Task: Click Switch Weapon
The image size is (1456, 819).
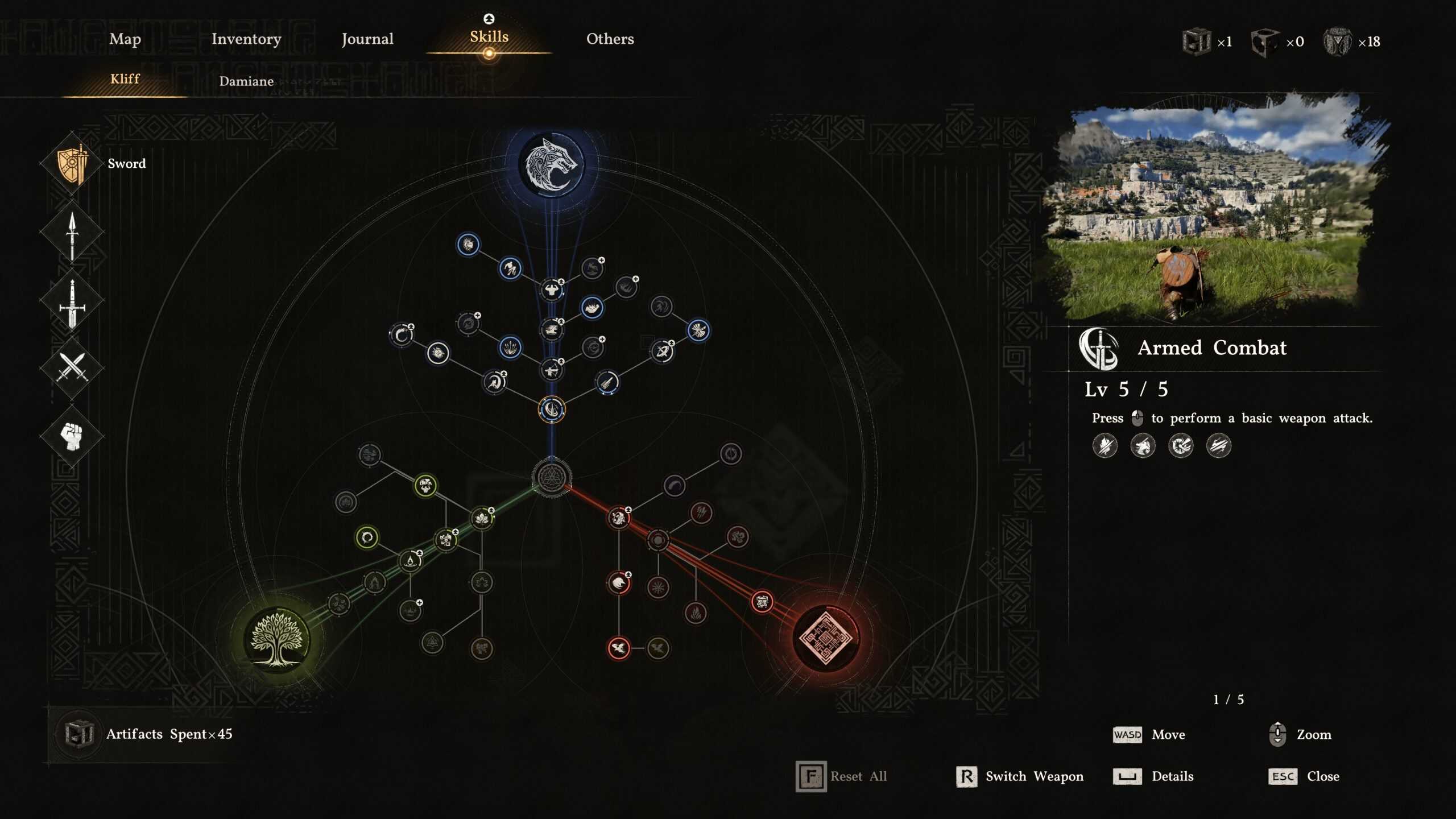Action: pyautogui.click(x=1020, y=776)
